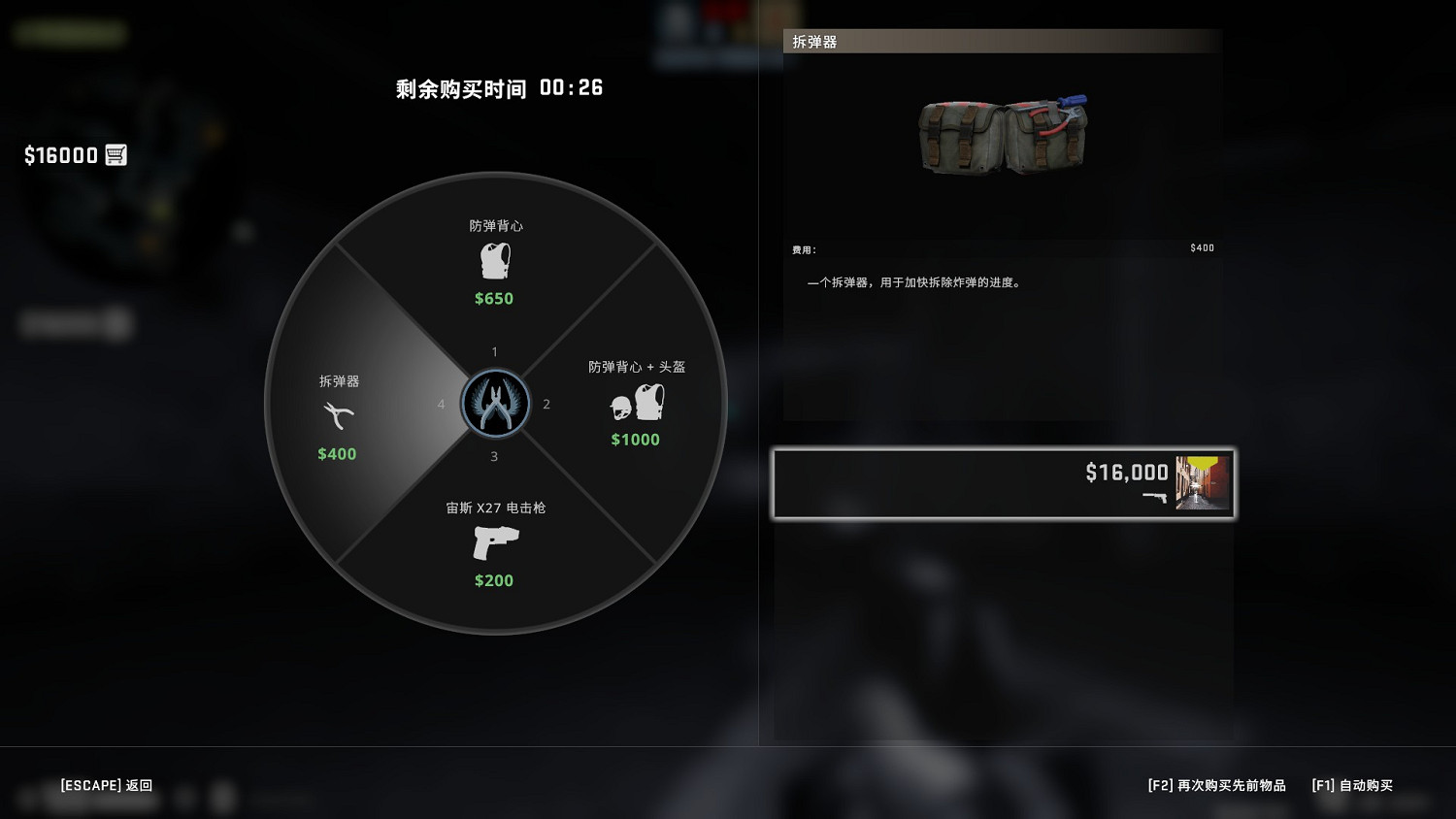Image resolution: width=1456 pixels, height=819 pixels.
Task: Click the shopping cart icon beside $16000
Action: click(x=116, y=154)
